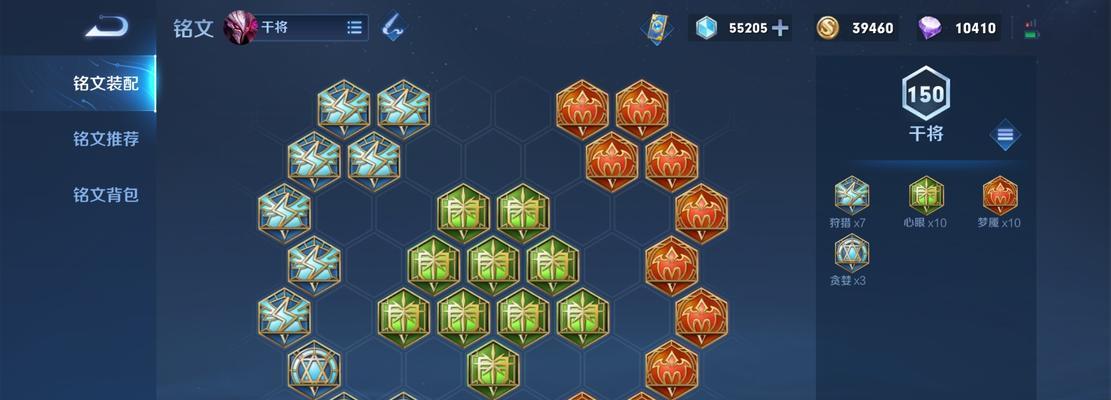Screen dimensions: 1111x400
Task: Select the 心眼 x10 rune summary icon
Action: (x=925, y=195)
